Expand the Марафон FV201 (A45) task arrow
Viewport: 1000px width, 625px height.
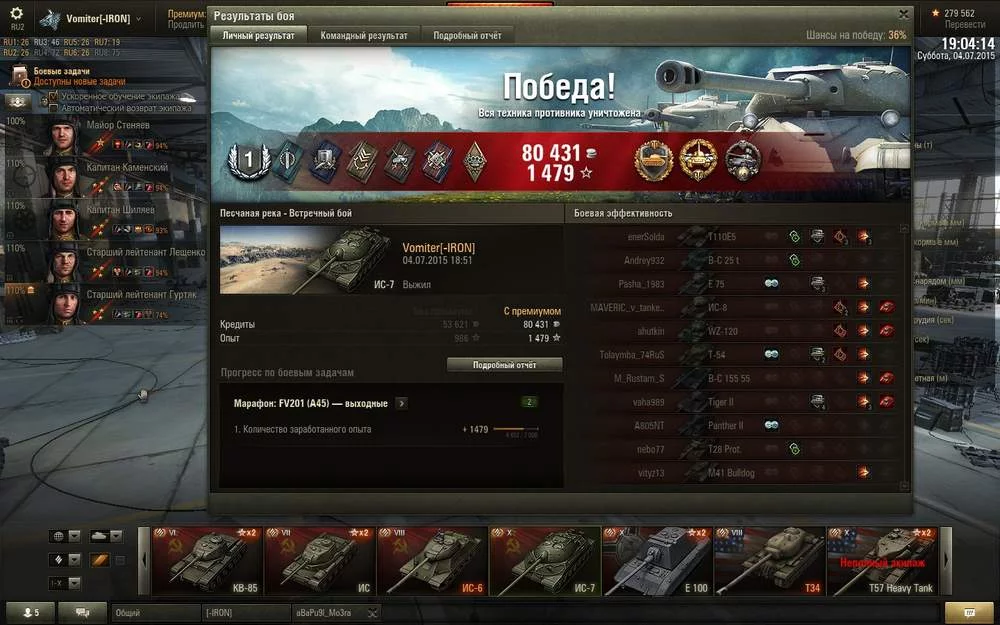tap(402, 403)
